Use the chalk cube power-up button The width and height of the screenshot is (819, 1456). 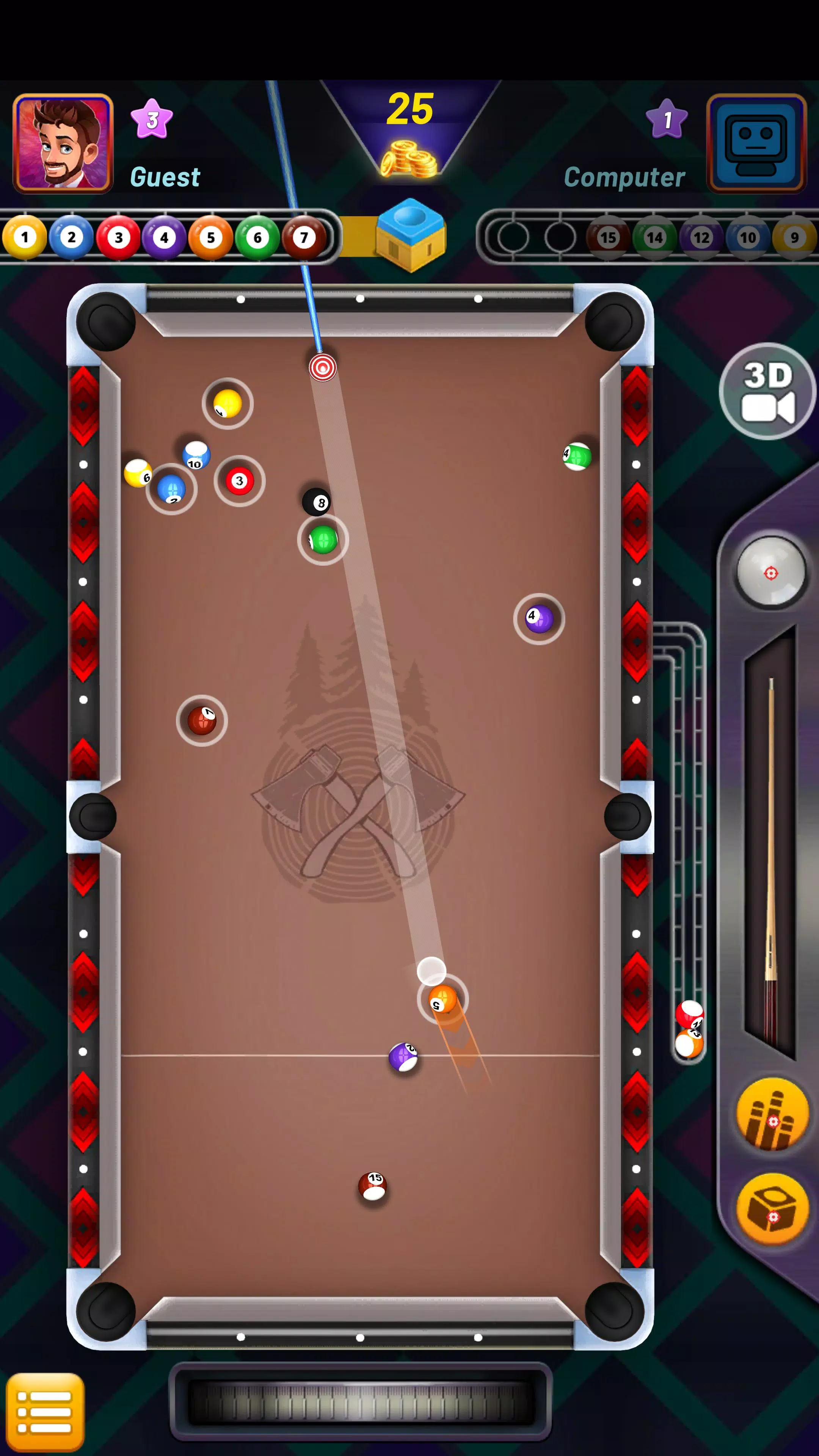click(x=773, y=1207)
